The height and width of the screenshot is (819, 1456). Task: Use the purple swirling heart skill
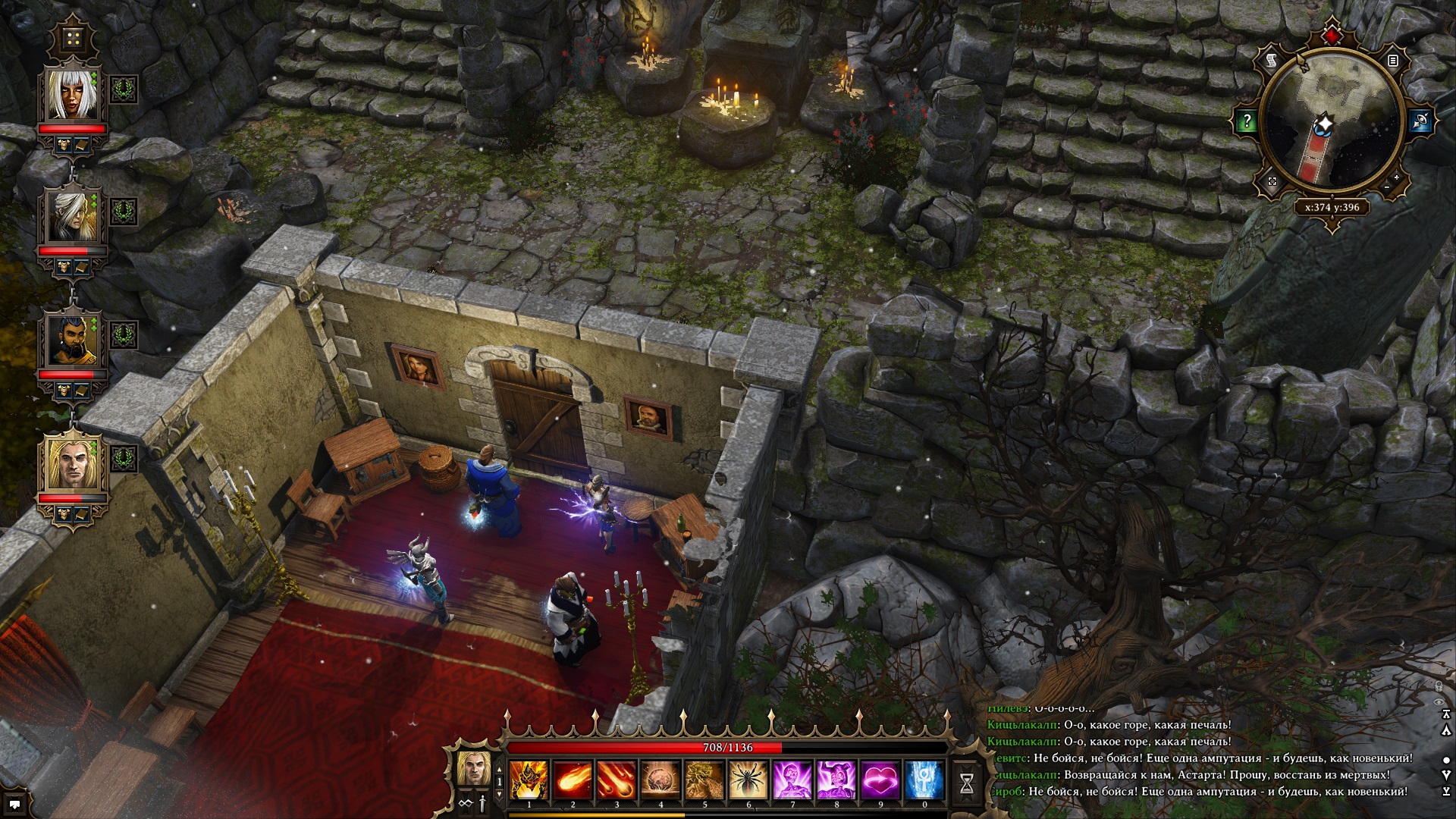pyautogui.click(x=880, y=780)
